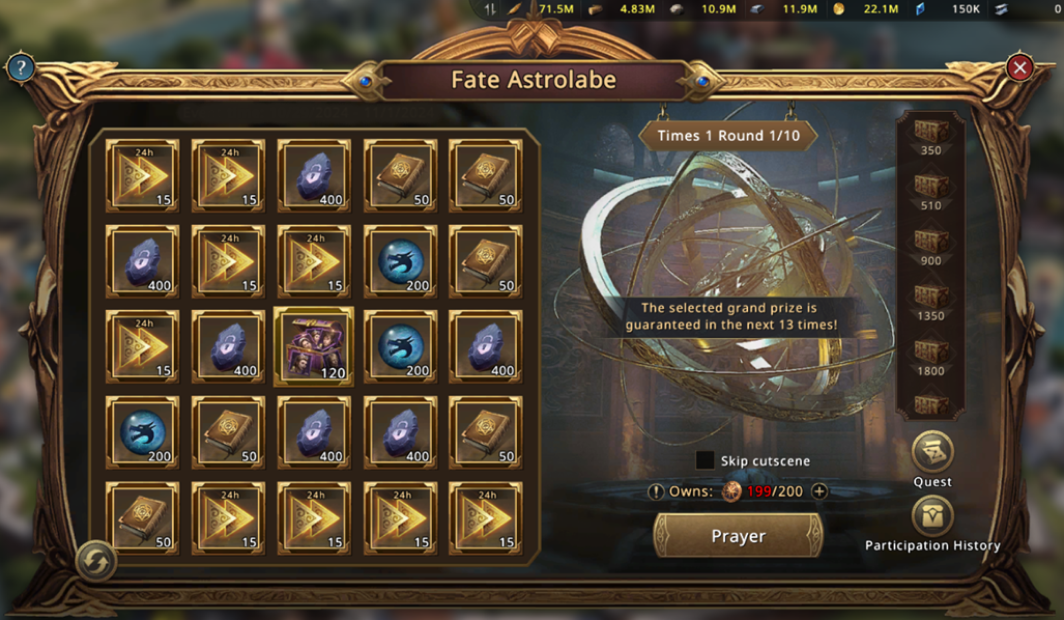Check the 1350 milestone reward chest
The height and width of the screenshot is (620, 1064).
click(931, 296)
